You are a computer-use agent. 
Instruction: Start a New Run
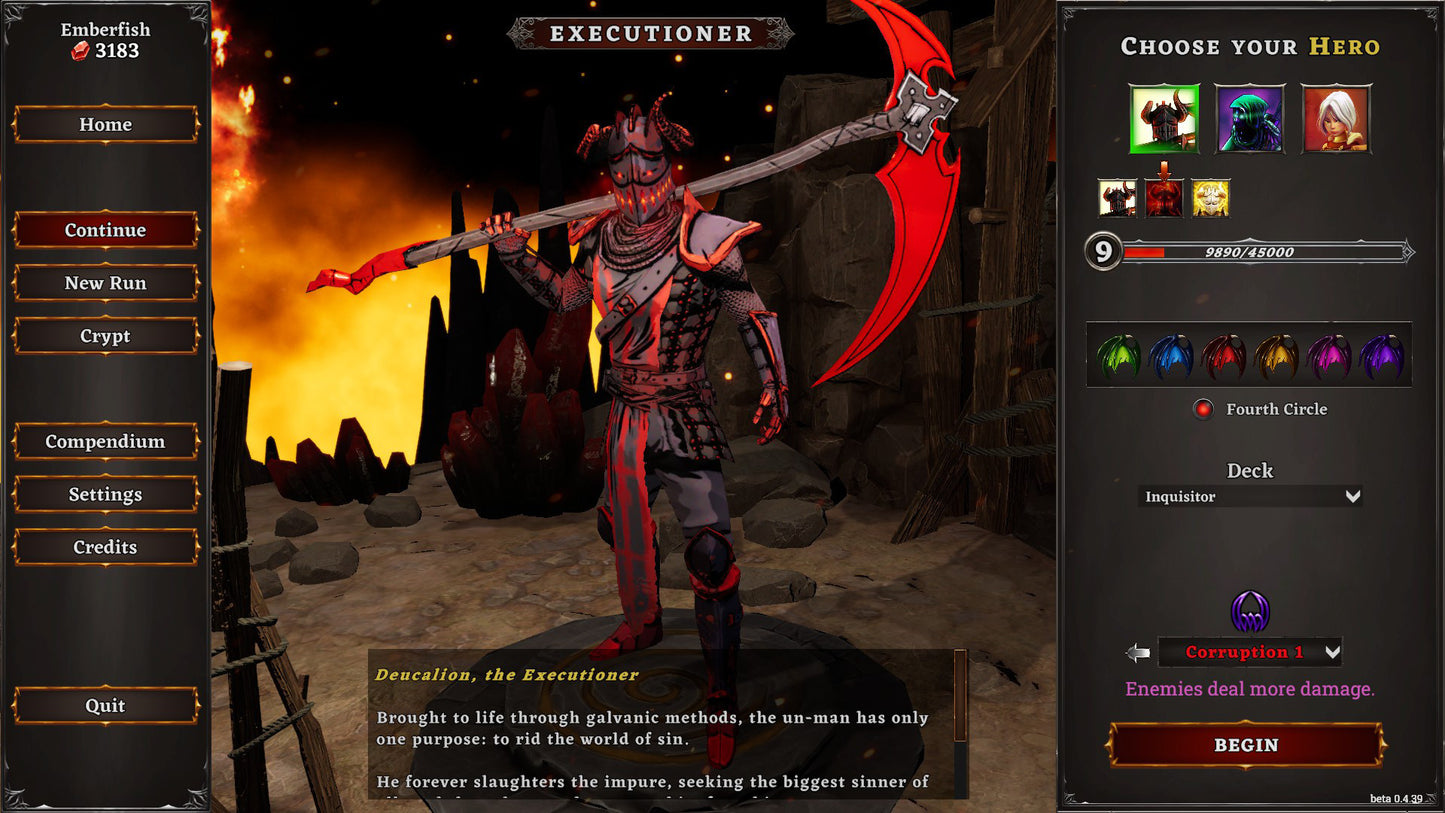click(x=105, y=283)
